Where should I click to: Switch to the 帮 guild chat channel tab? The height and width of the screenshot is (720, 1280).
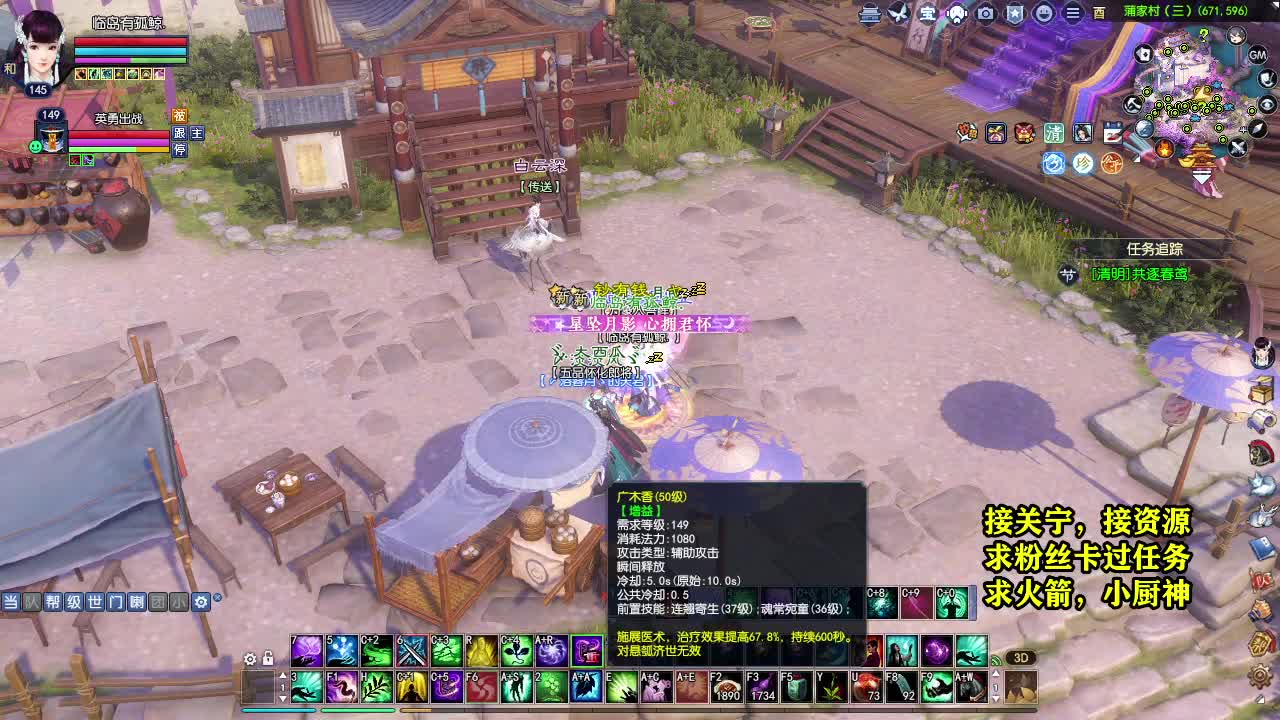[54, 602]
